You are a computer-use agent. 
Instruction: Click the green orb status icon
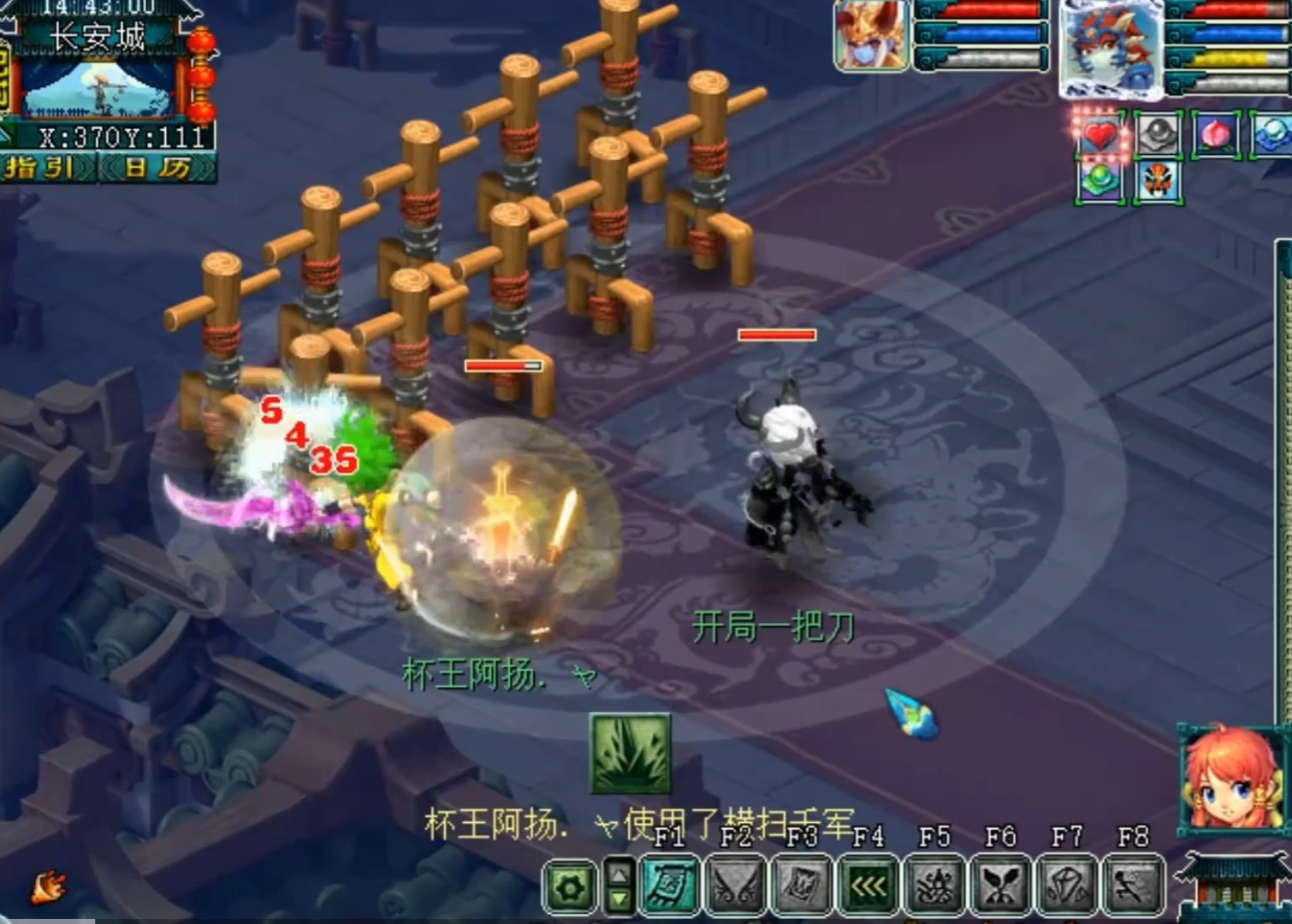coord(1099,181)
